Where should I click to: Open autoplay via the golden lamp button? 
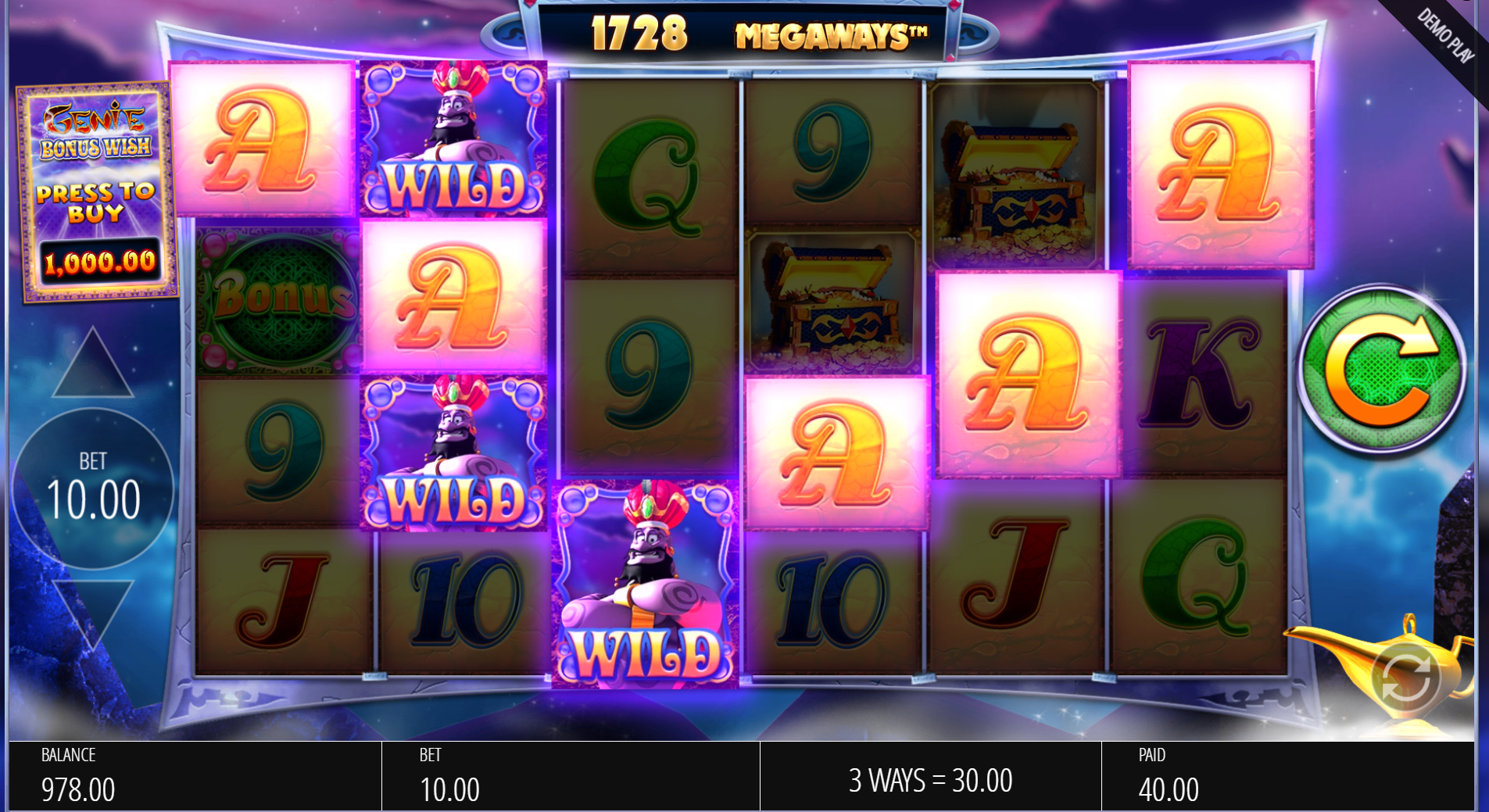[1405, 678]
